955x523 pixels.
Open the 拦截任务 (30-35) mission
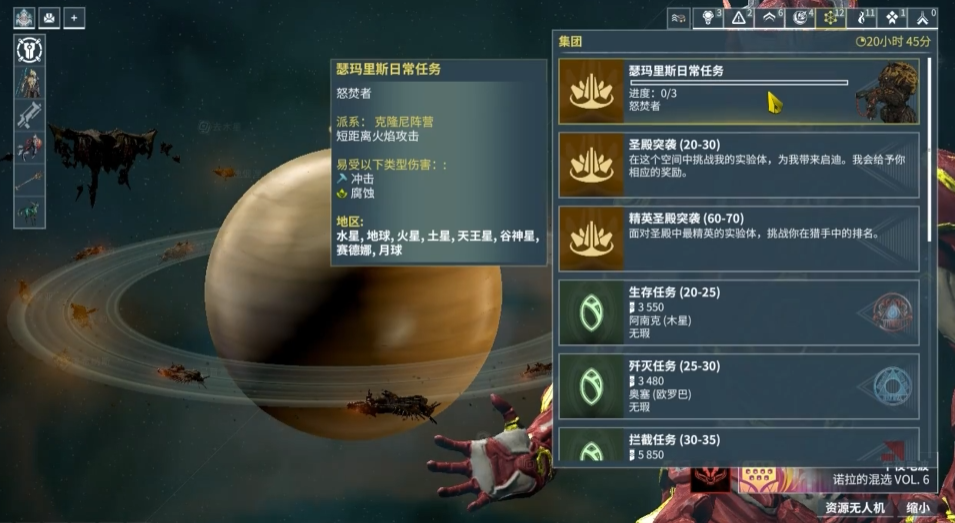(740, 446)
